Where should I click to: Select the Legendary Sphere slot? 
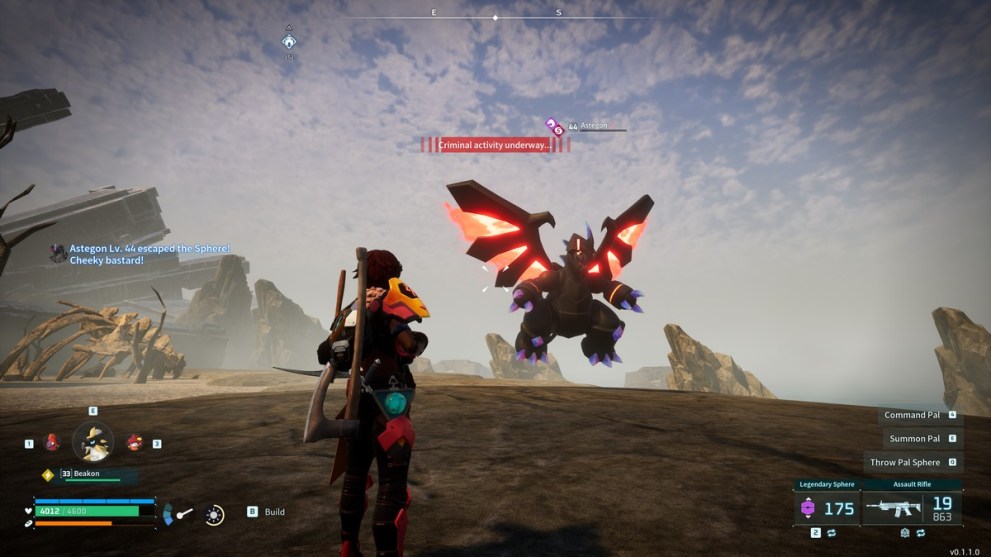pos(826,507)
